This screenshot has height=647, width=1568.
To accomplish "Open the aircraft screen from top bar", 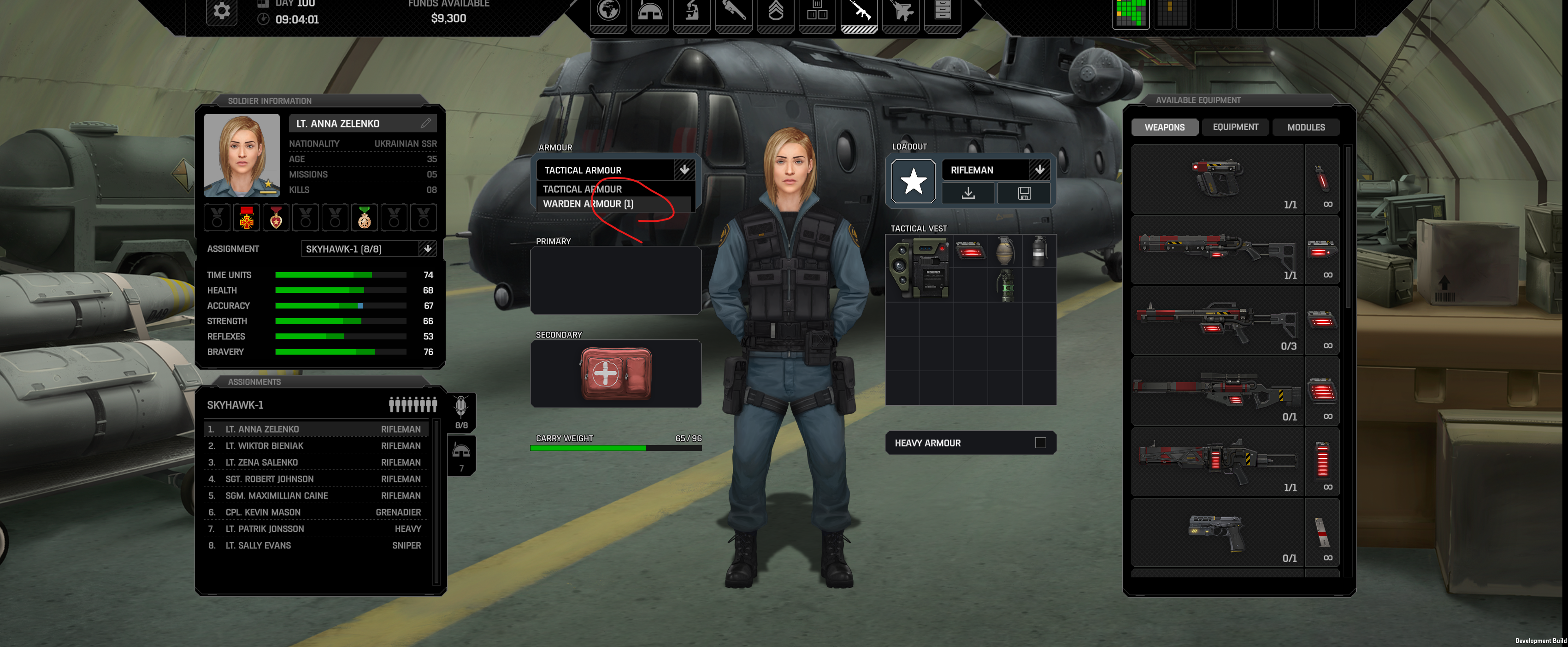I will pos(901,11).
